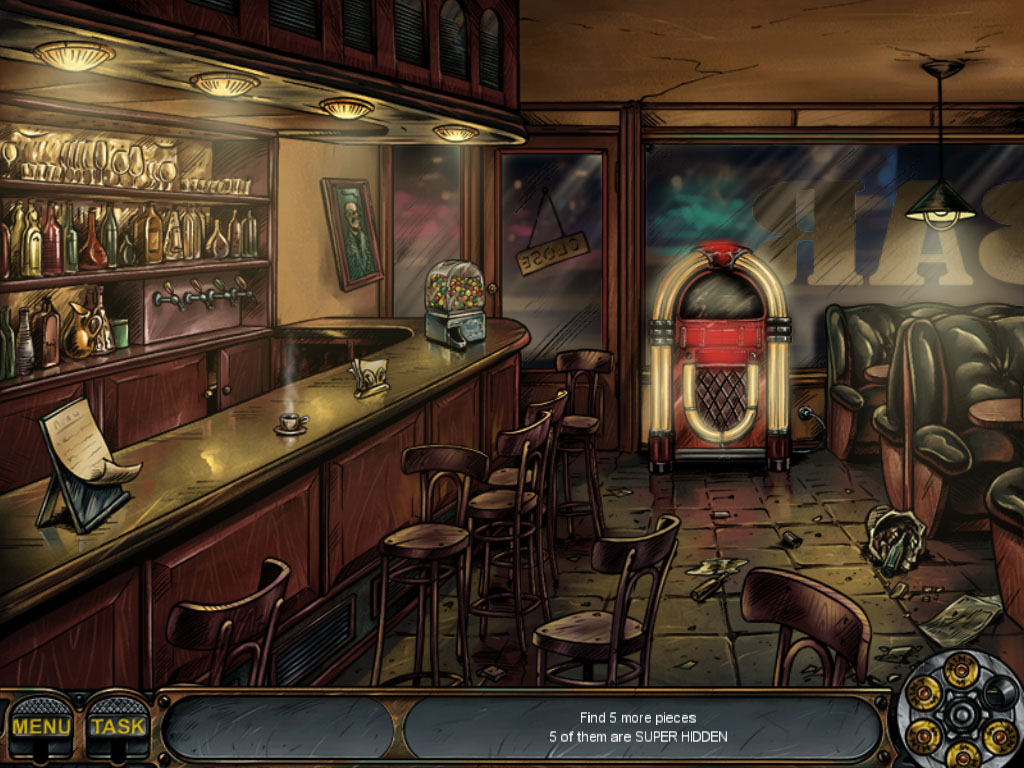1024x768 pixels.
Task: Open the MENU button
Action: pos(41,726)
